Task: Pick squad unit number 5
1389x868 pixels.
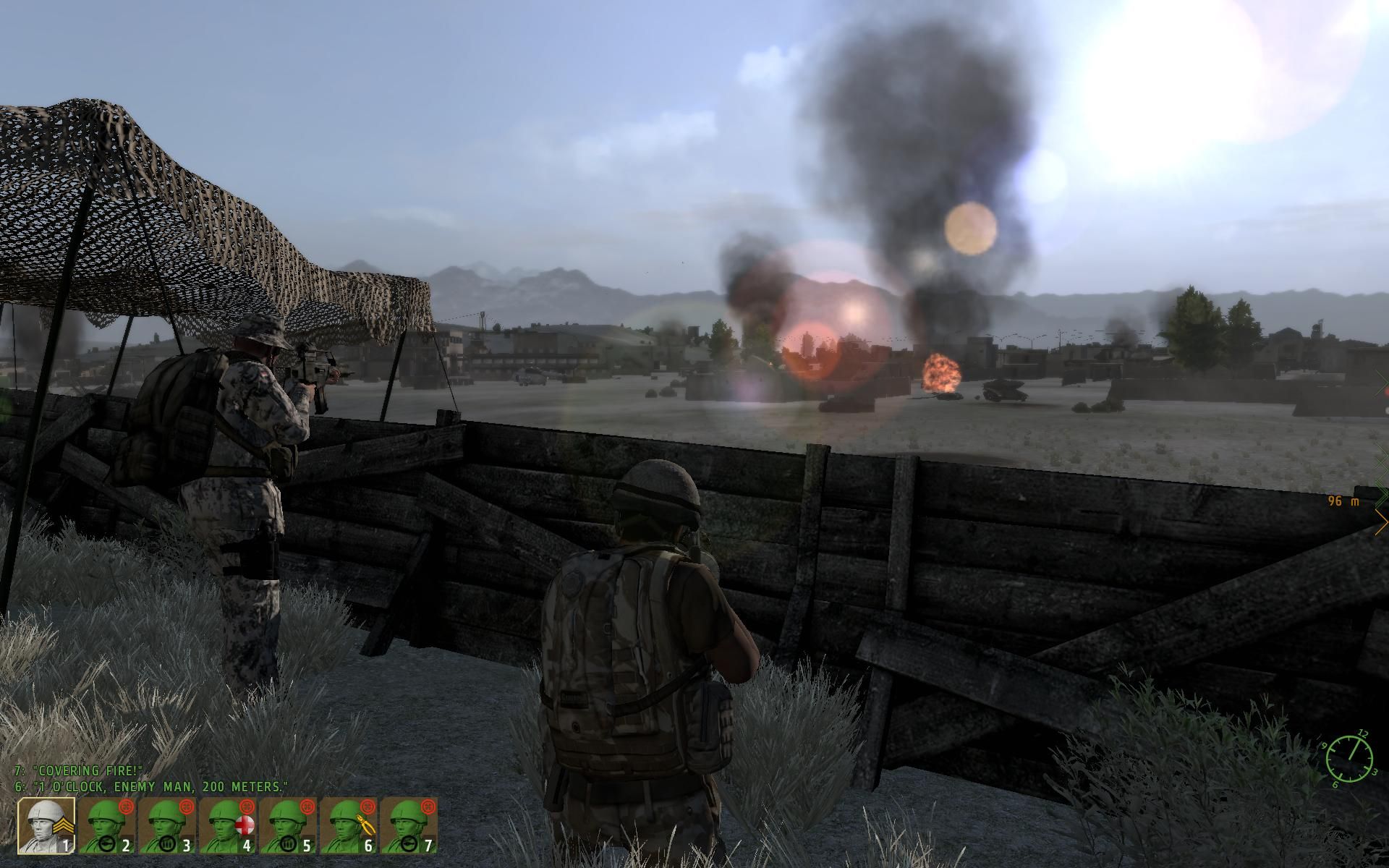Action: tap(288, 825)
